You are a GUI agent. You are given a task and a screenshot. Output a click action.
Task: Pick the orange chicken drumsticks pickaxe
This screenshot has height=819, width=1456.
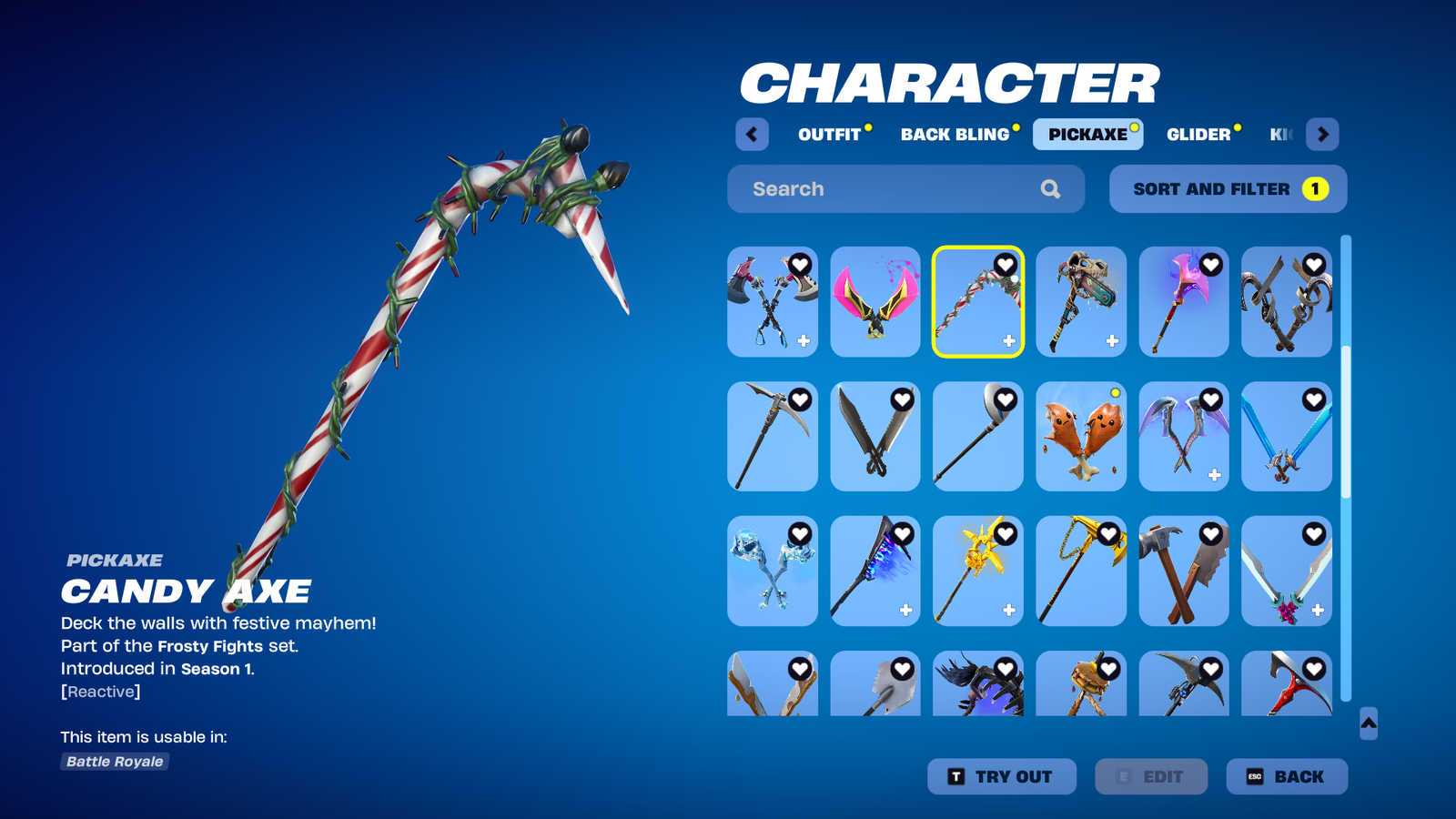1081,437
